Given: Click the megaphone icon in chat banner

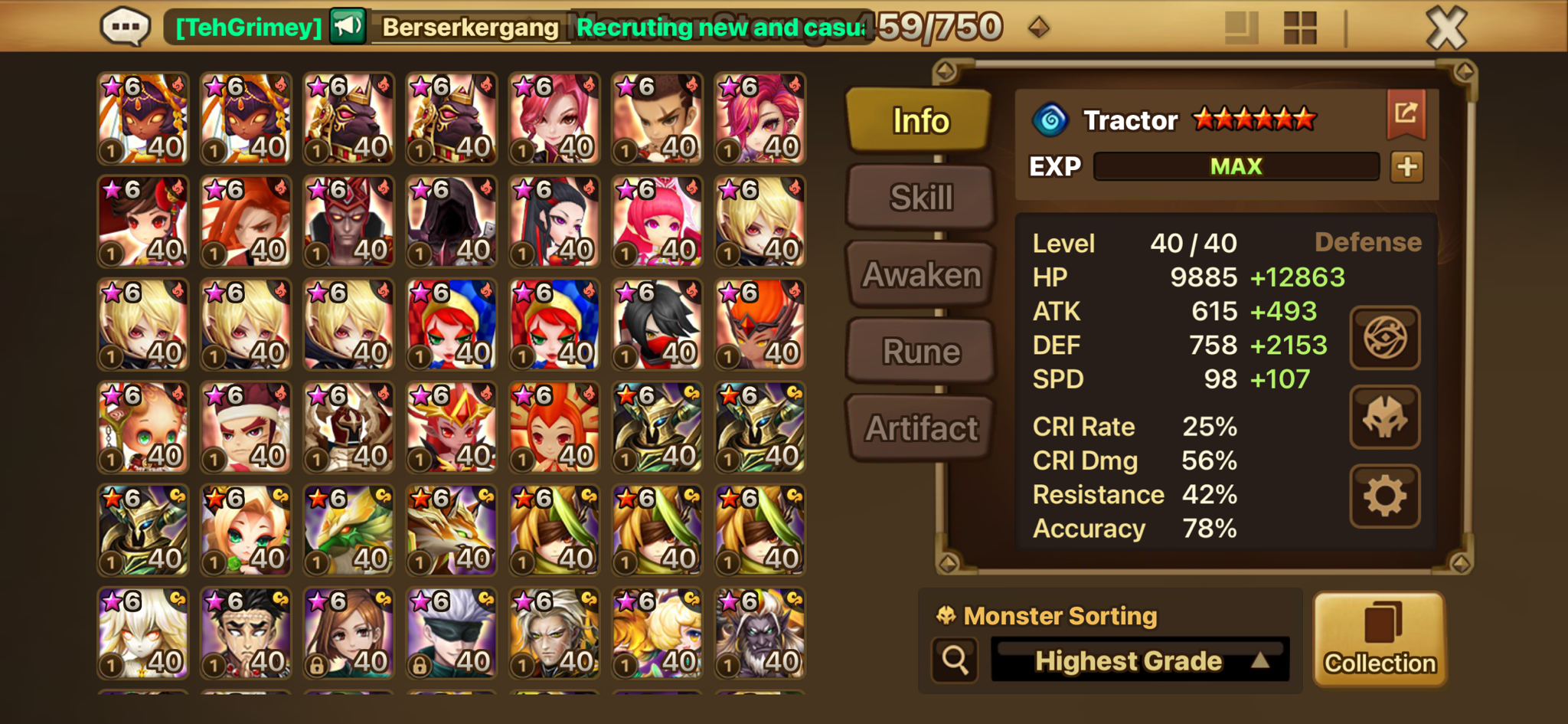Looking at the screenshot, I should click(348, 27).
